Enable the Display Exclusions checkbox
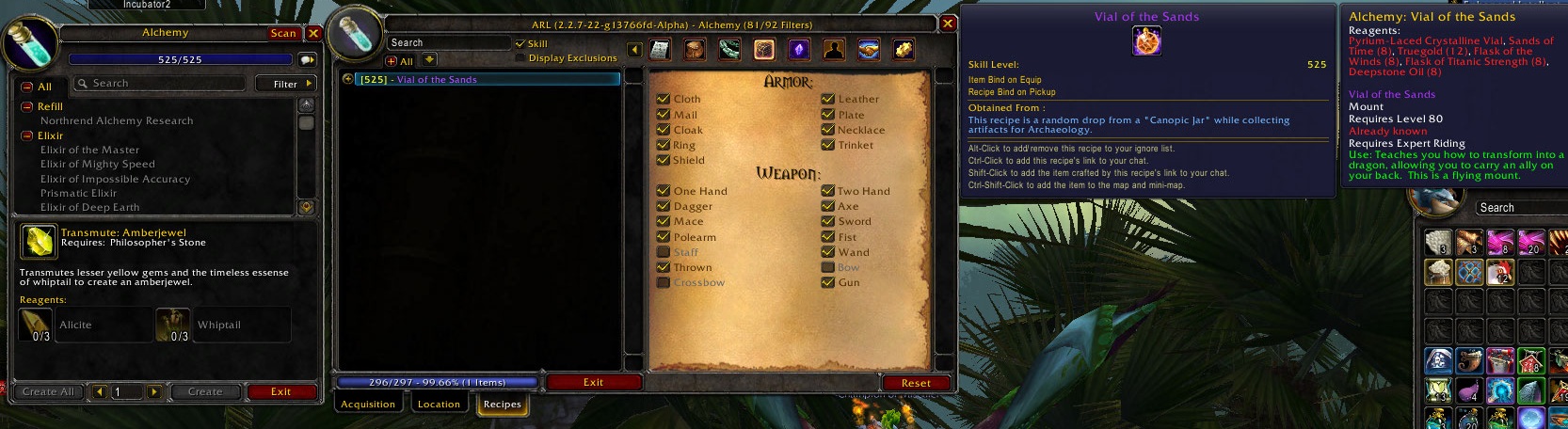Image resolution: width=1568 pixels, height=429 pixels. [x=520, y=58]
